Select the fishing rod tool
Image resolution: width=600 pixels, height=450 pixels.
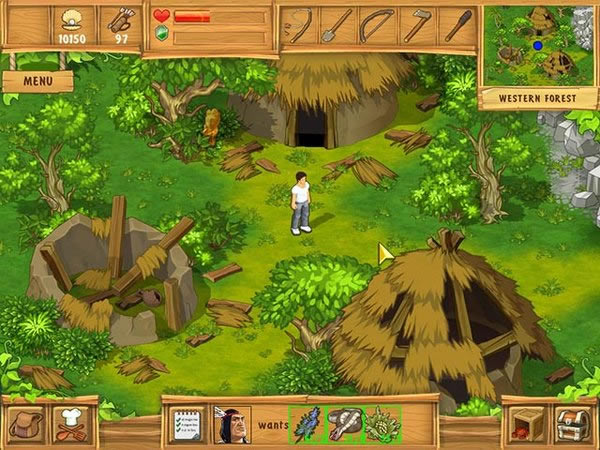click(x=298, y=25)
